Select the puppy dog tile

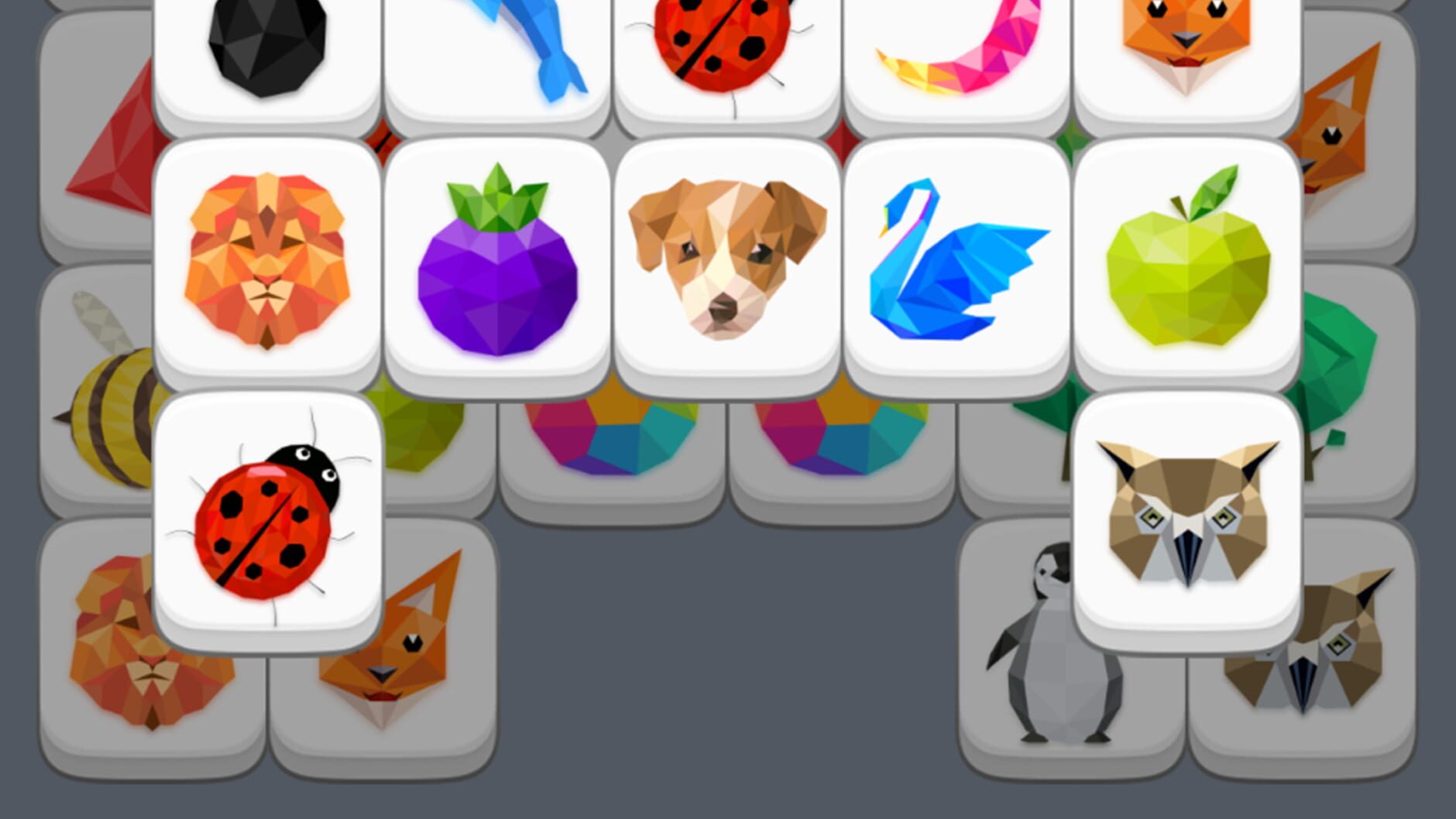pyautogui.click(x=724, y=263)
